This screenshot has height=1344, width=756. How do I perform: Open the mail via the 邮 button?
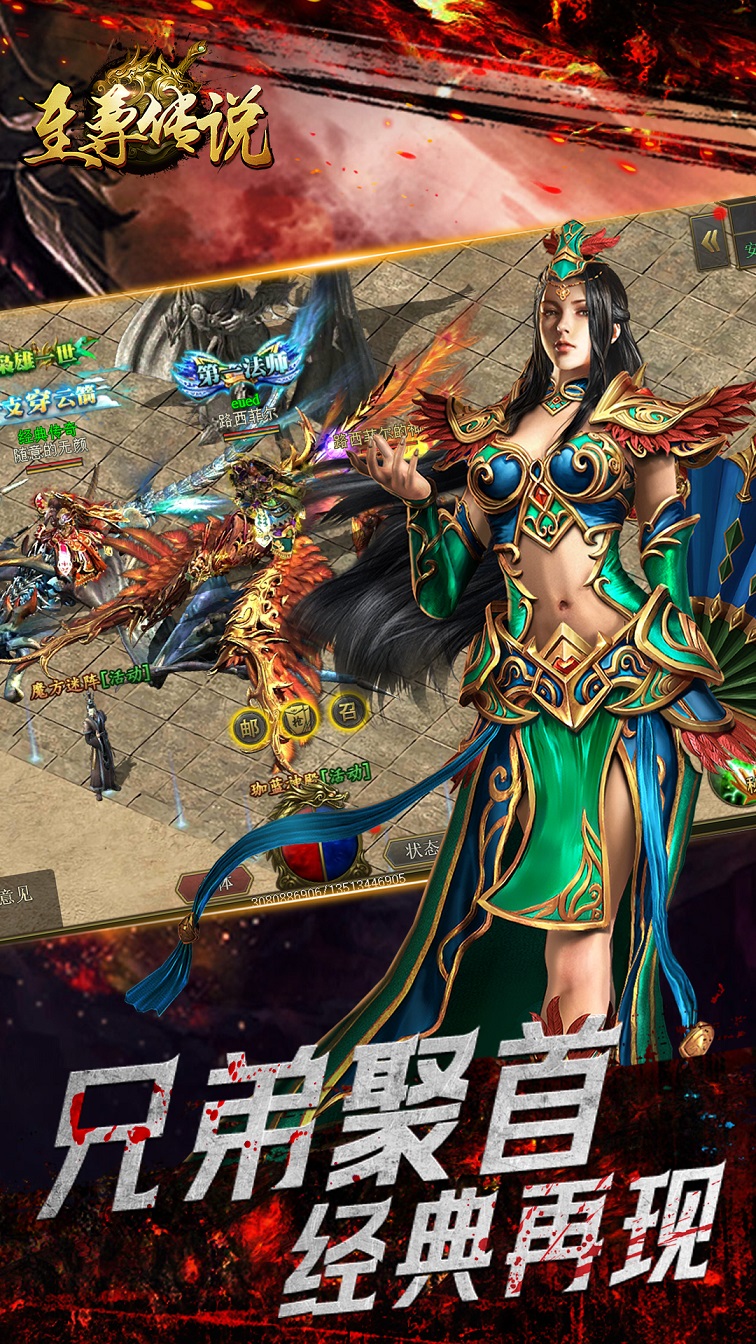pos(249,727)
